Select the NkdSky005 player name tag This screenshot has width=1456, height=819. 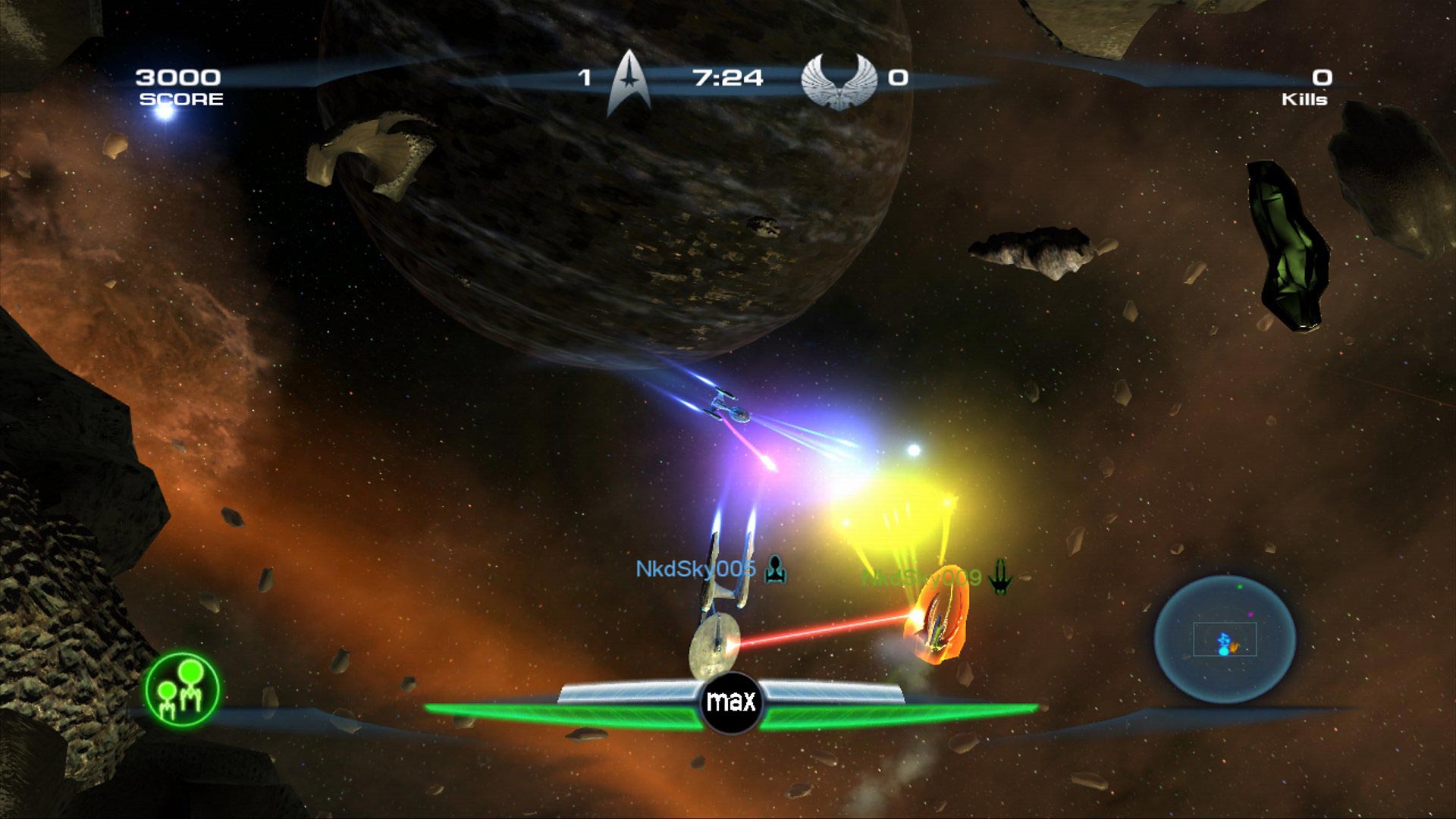click(x=695, y=569)
